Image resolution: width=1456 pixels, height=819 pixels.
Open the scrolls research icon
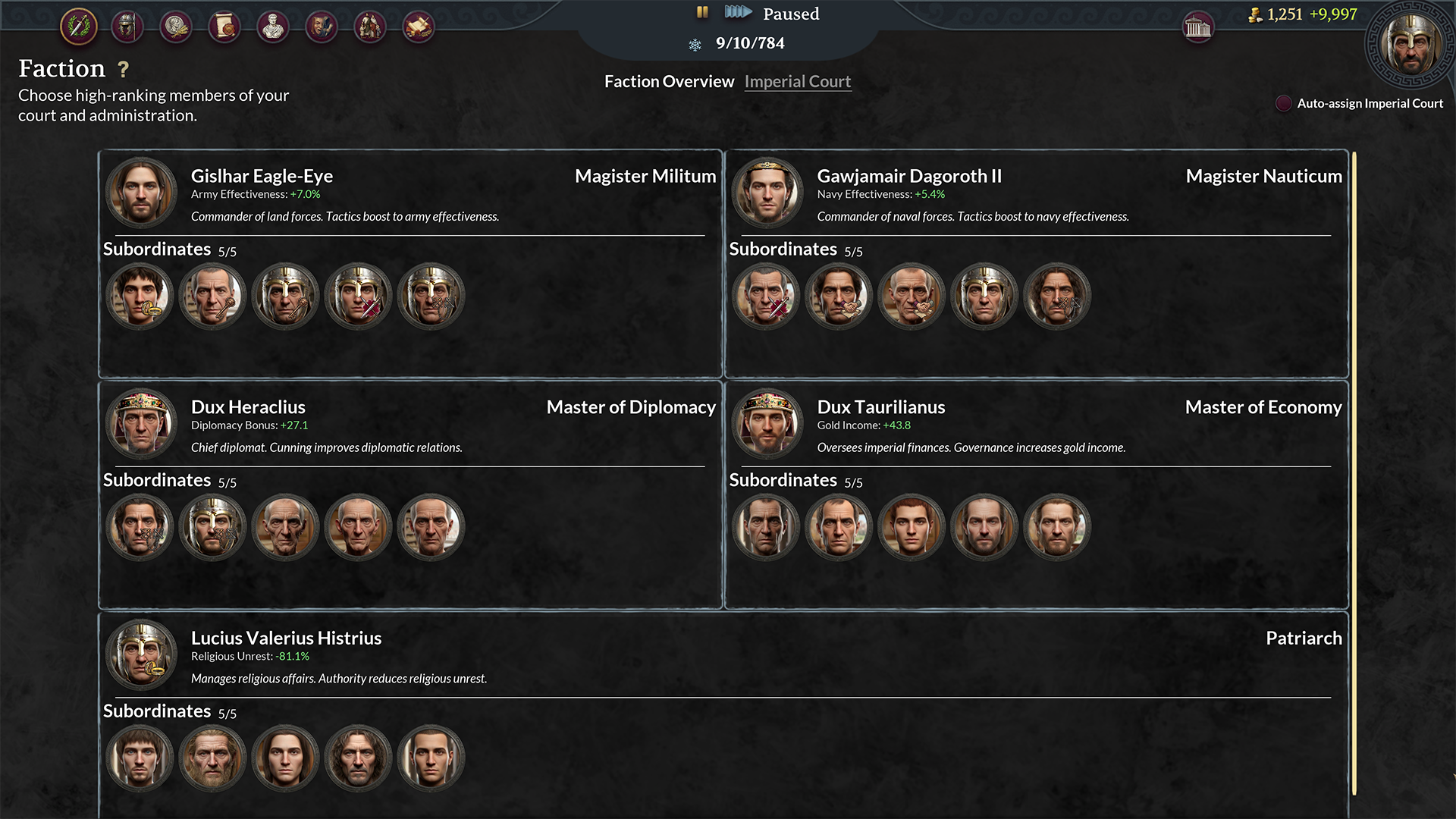[419, 27]
